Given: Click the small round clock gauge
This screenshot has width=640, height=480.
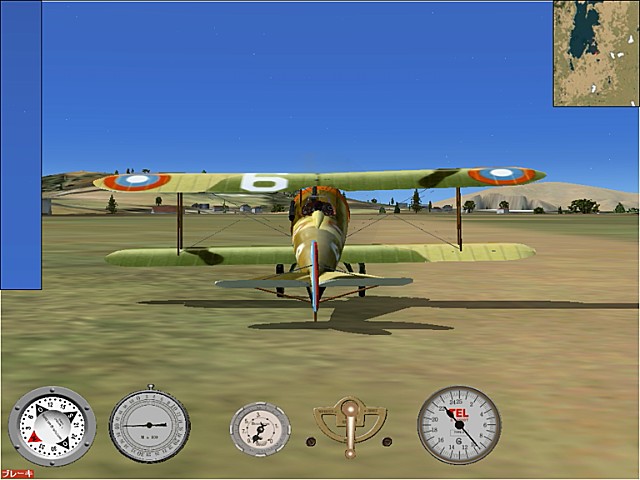Looking at the screenshot, I should (x=260, y=429).
